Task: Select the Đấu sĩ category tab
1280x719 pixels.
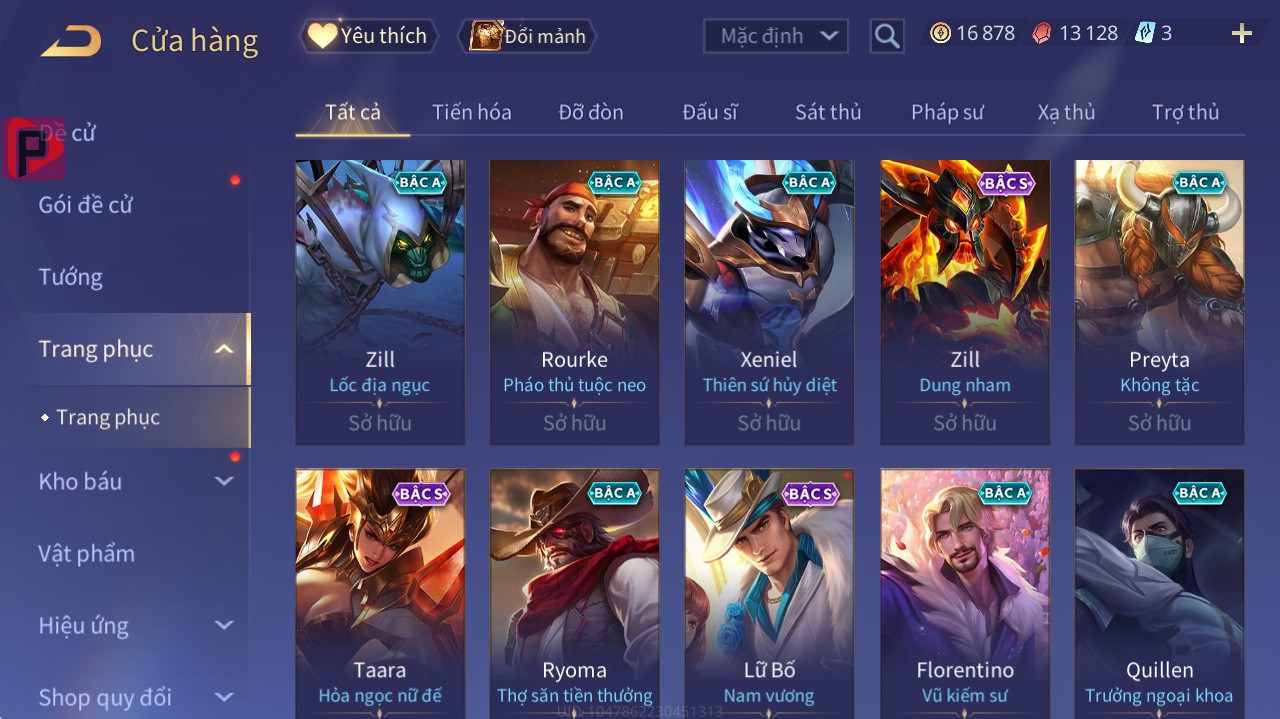Action: click(x=709, y=112)
